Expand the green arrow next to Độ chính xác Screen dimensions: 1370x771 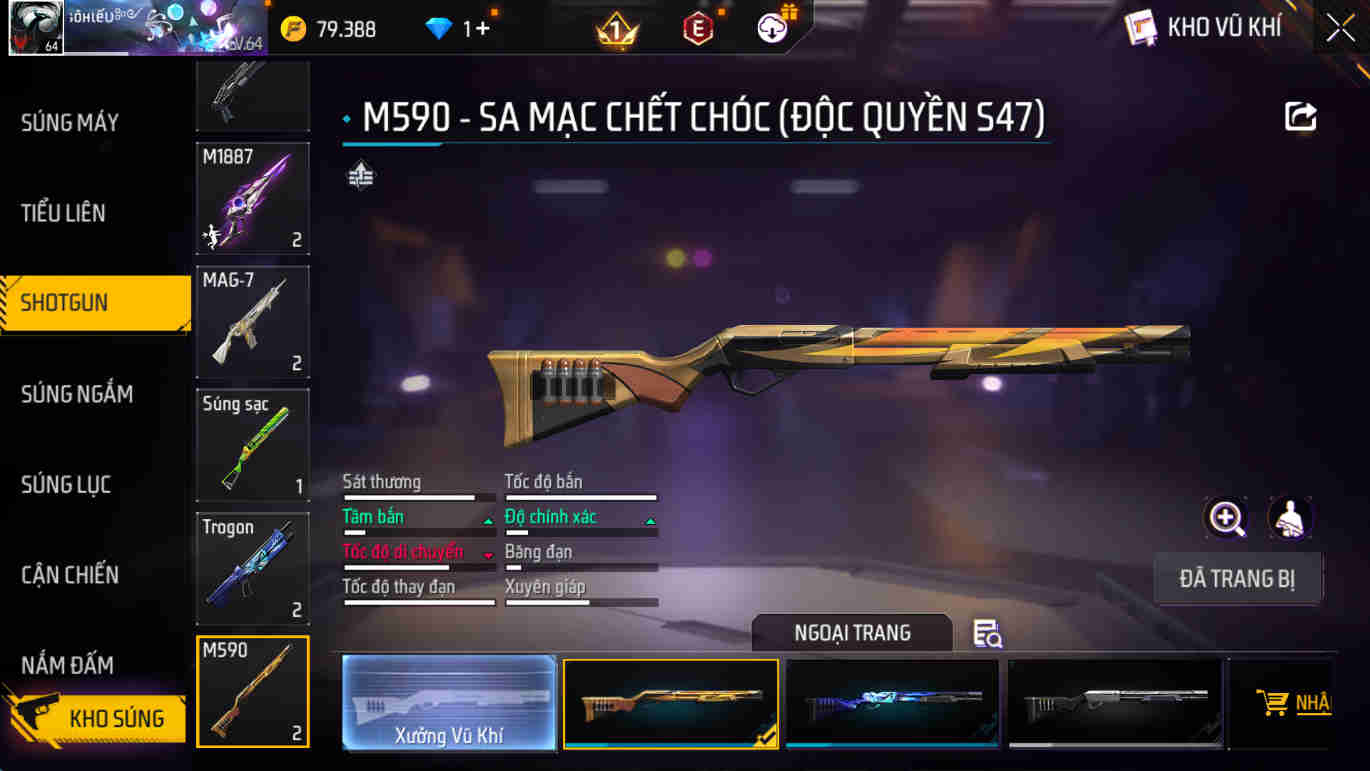coord(651,521)
